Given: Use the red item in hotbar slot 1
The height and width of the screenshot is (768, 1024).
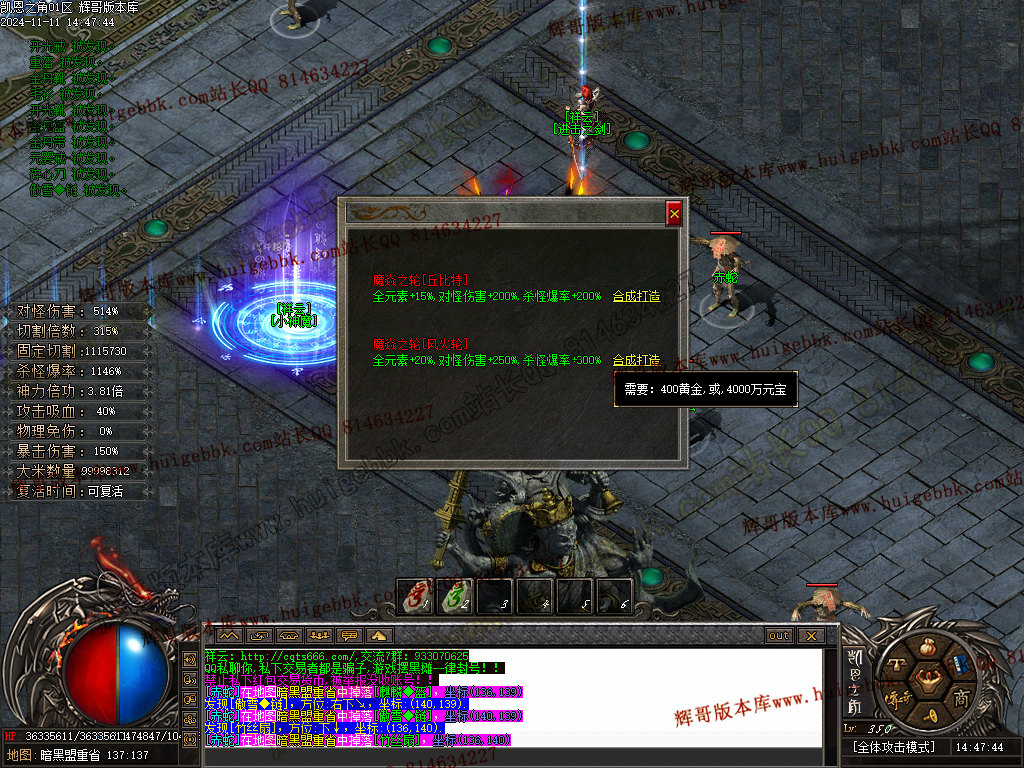Looking at the screenshot, I should pyautogui.click(x=416, y=596).
